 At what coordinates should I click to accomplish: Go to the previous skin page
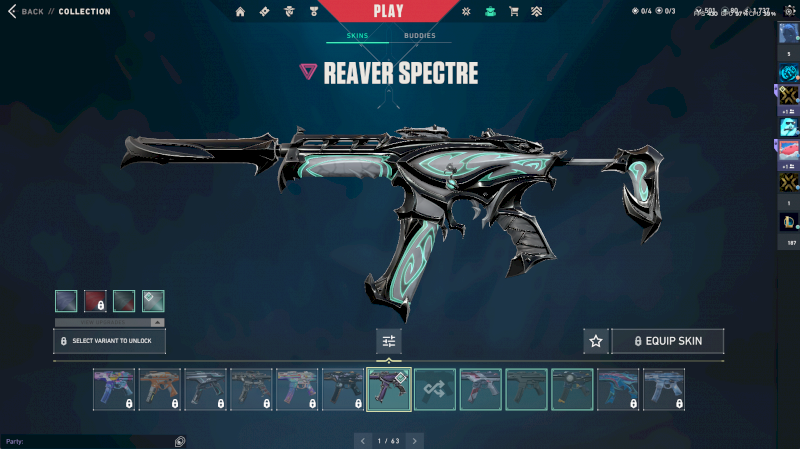pos(362,440)
